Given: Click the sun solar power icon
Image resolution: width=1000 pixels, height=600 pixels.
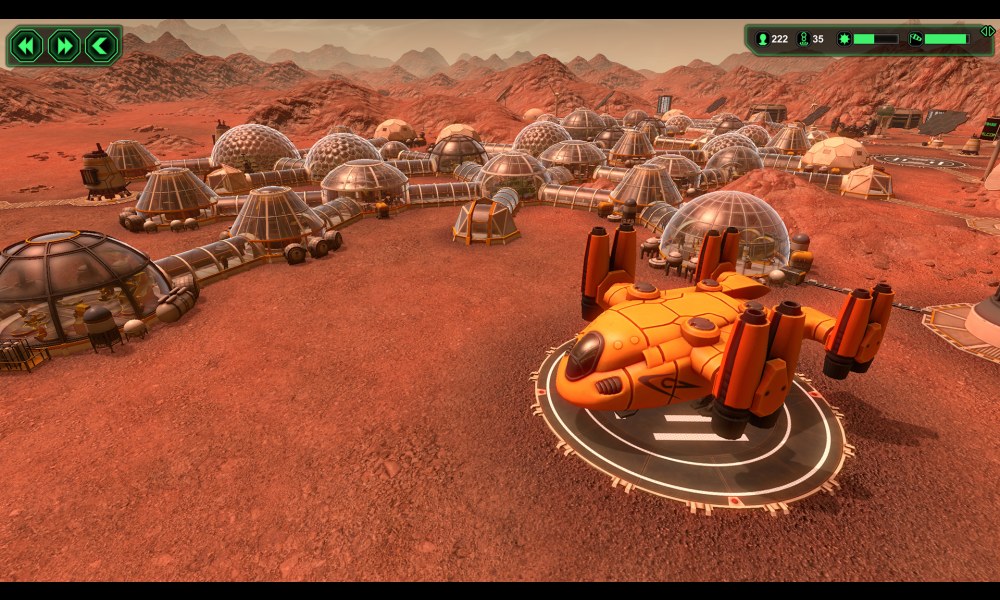Looking at the screenshot, I should [843, 39].
